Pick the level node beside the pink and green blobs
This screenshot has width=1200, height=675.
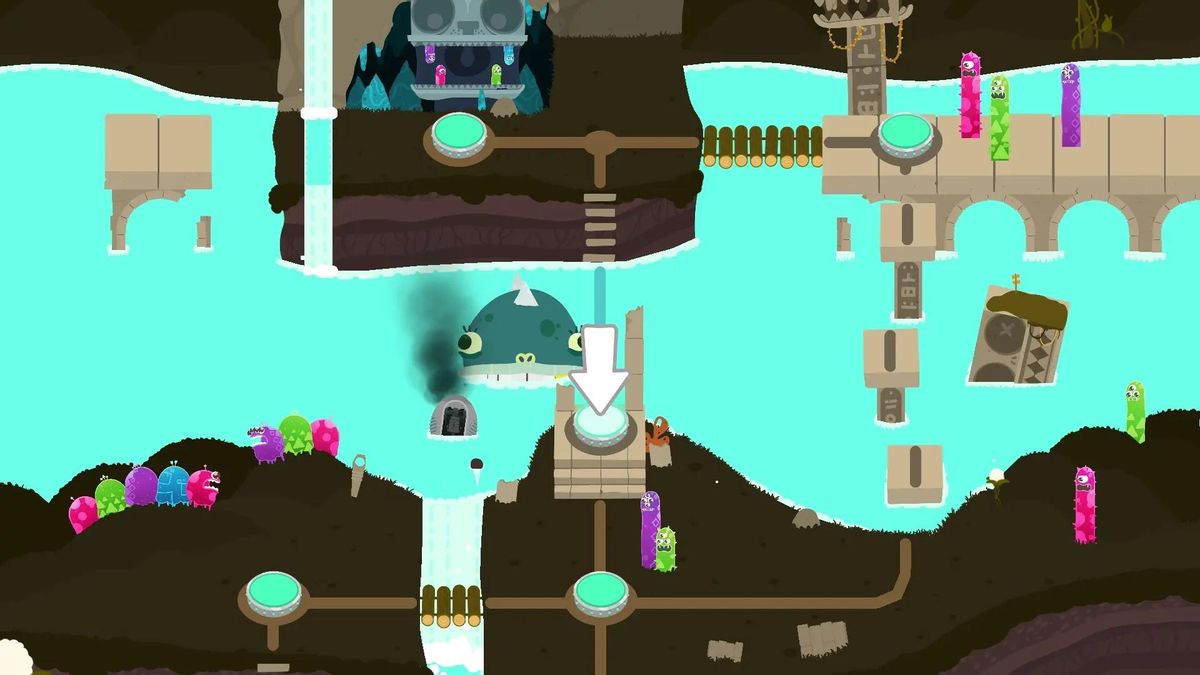[x=274, y=593]
